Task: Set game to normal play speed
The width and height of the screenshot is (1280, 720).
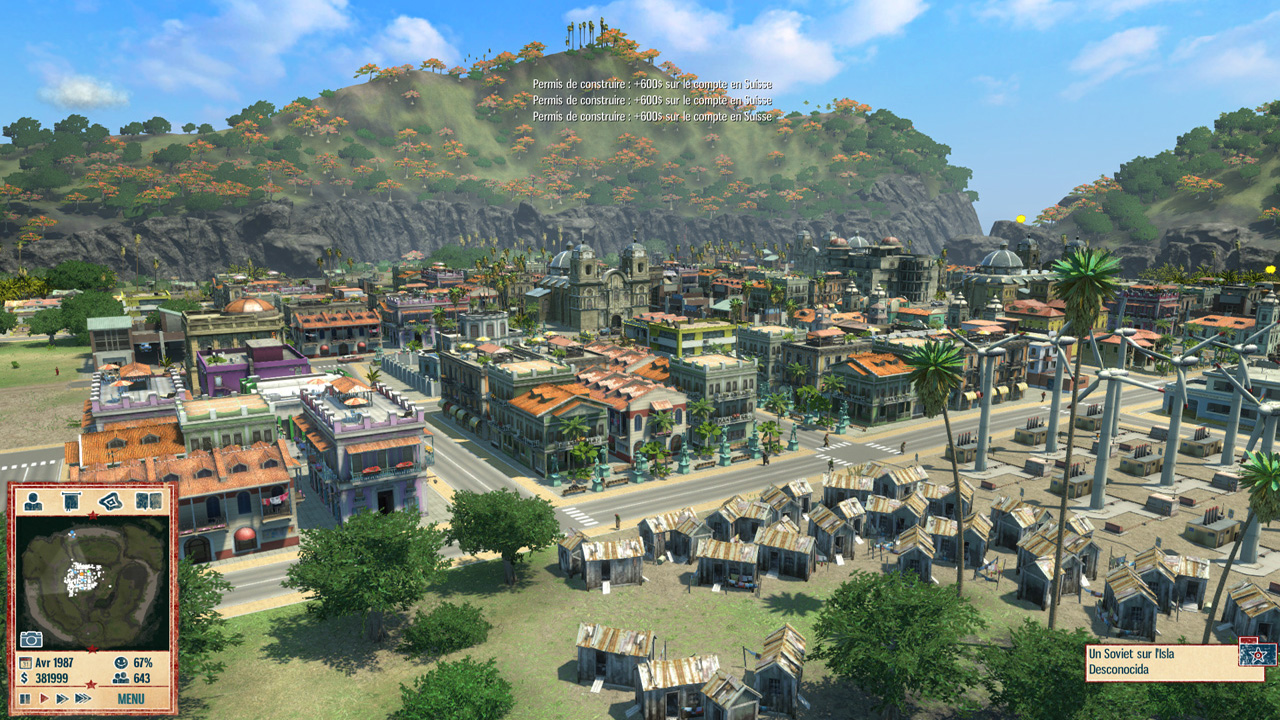Action: coord(43,698)
